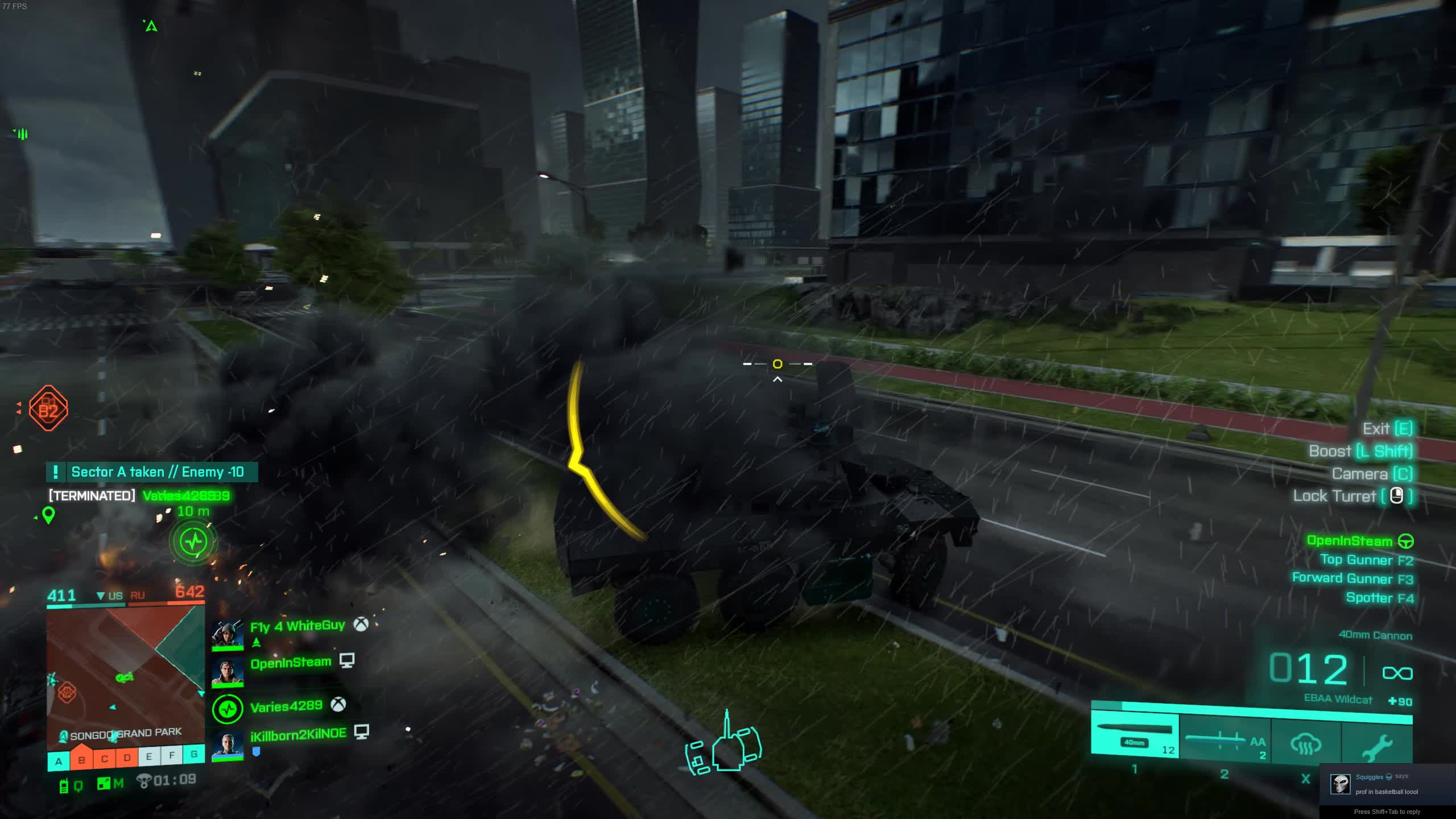1456x819 pixels.
Task: Choose the orange D objective flag
Action: (x=127, y=758)
